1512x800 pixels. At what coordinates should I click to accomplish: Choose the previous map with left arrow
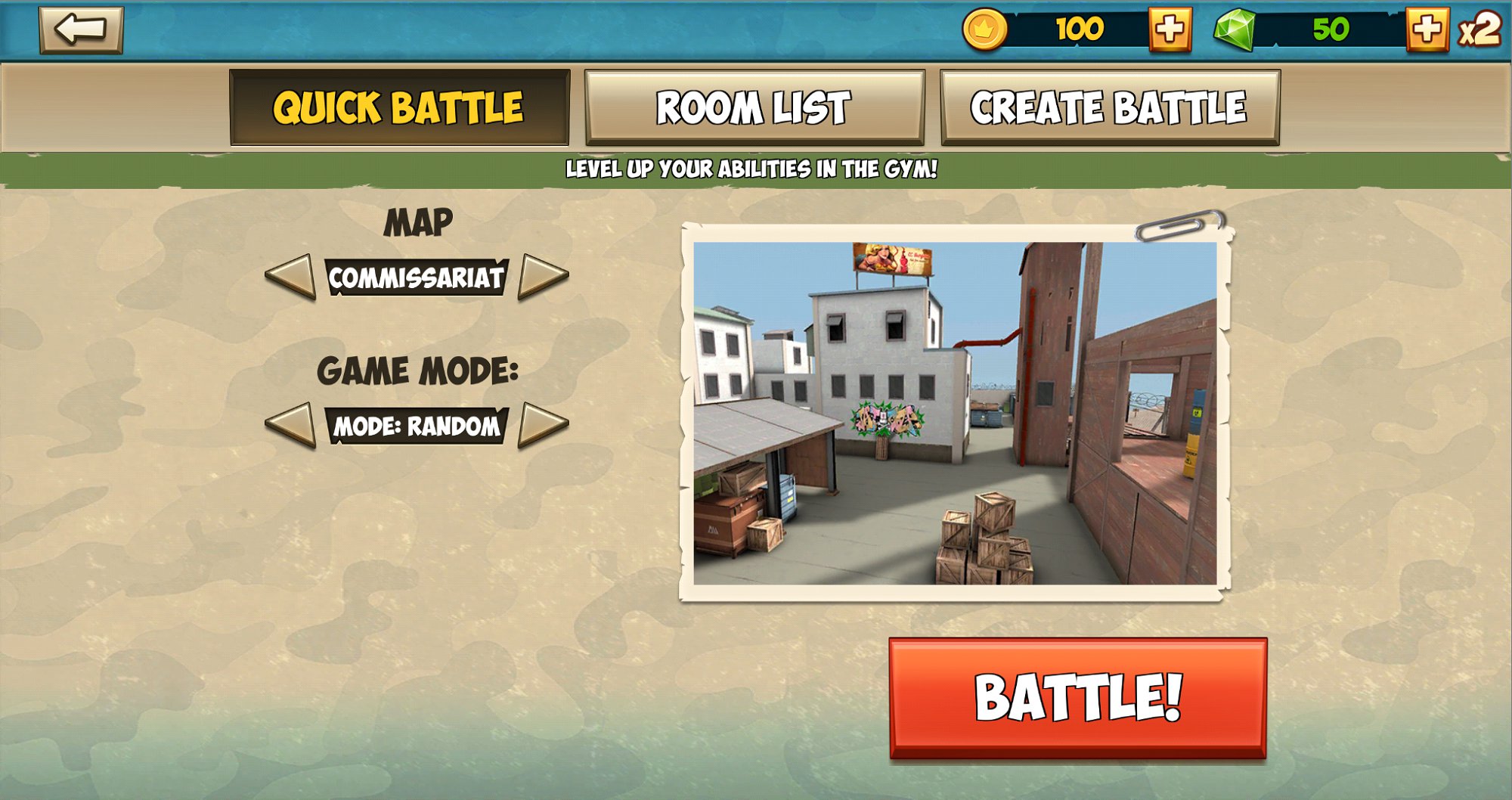tap(291, 277)
